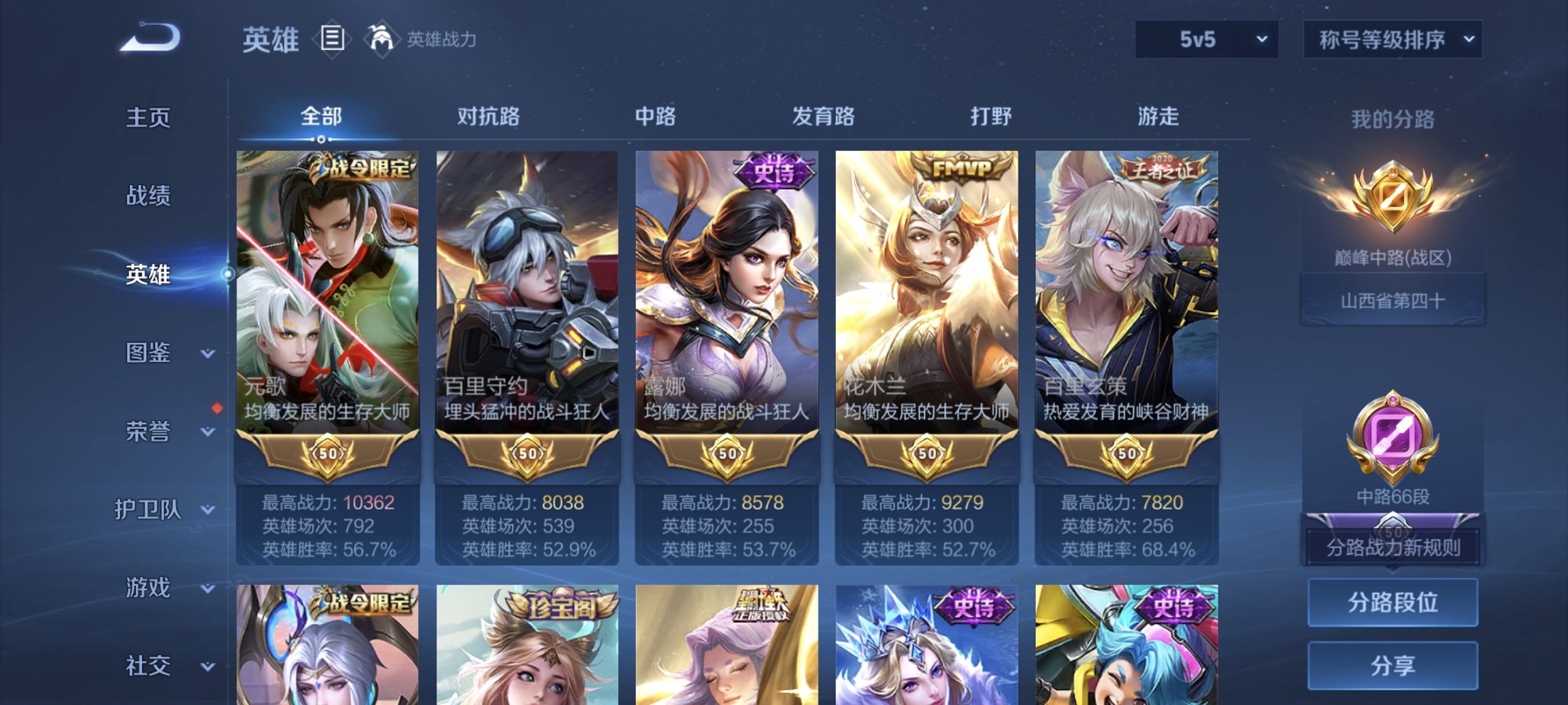Click the 分享 button
Image resolution: width=1568 pixels, height=705 pixels.
click(1392, 665)
